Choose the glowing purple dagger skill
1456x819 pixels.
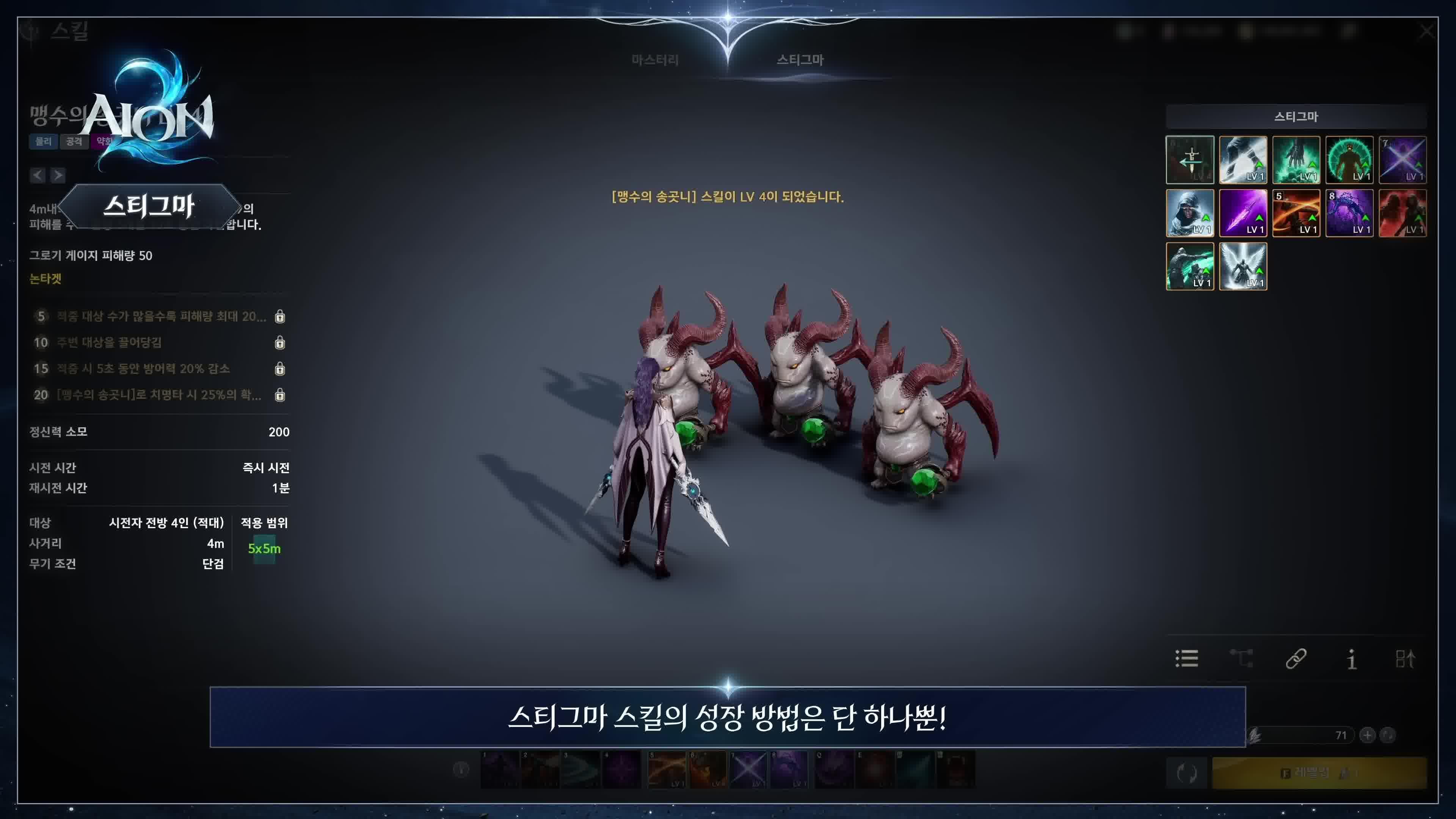click(x=1243, y=213)
